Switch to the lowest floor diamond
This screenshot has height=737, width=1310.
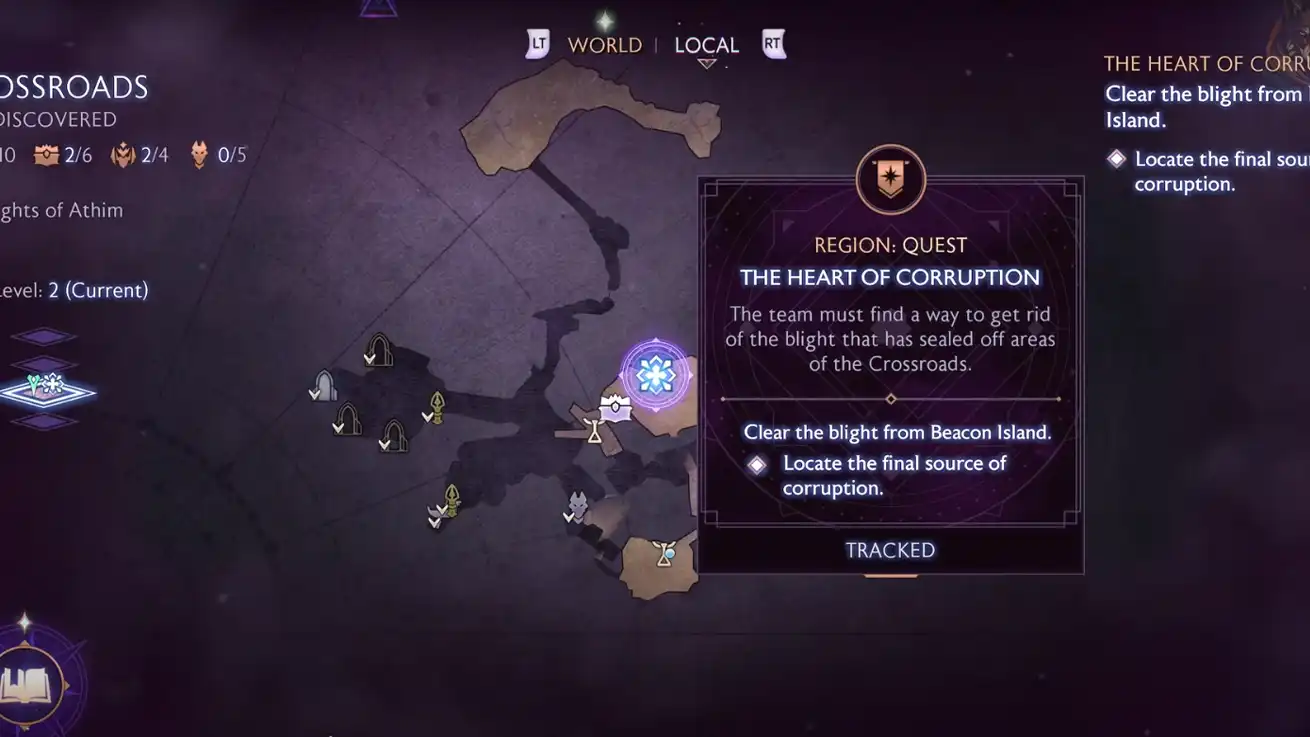44,422
